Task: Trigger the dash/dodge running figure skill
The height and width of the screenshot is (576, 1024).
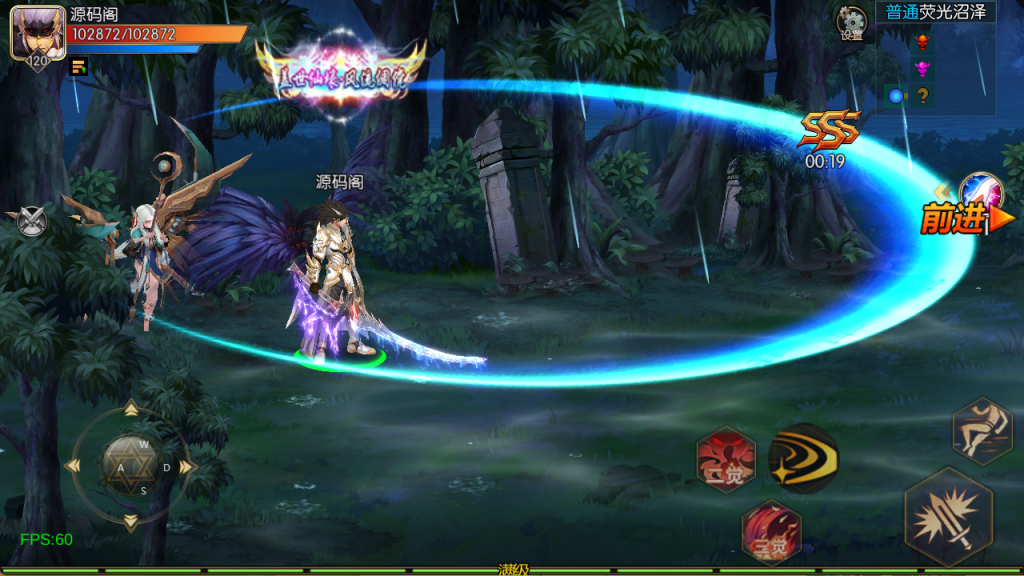Action: pyautogui.click(x=982, y=431)
